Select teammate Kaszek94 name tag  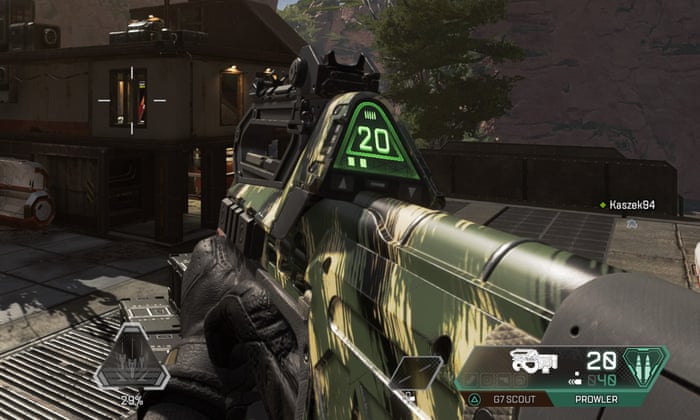click(631, 205)
